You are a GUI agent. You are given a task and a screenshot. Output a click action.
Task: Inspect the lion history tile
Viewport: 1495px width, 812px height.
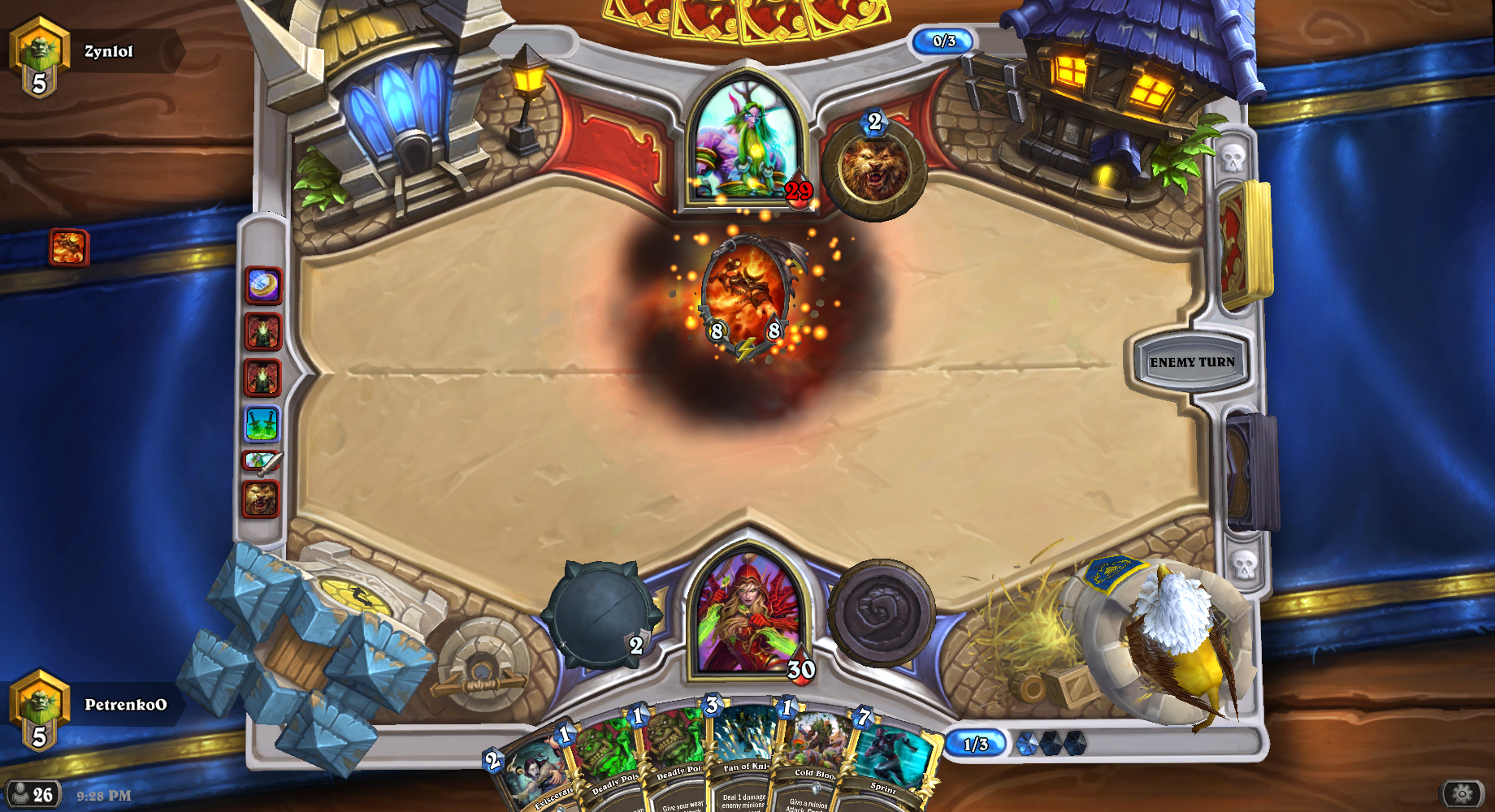pyautogui.click(x=262, y=499)
